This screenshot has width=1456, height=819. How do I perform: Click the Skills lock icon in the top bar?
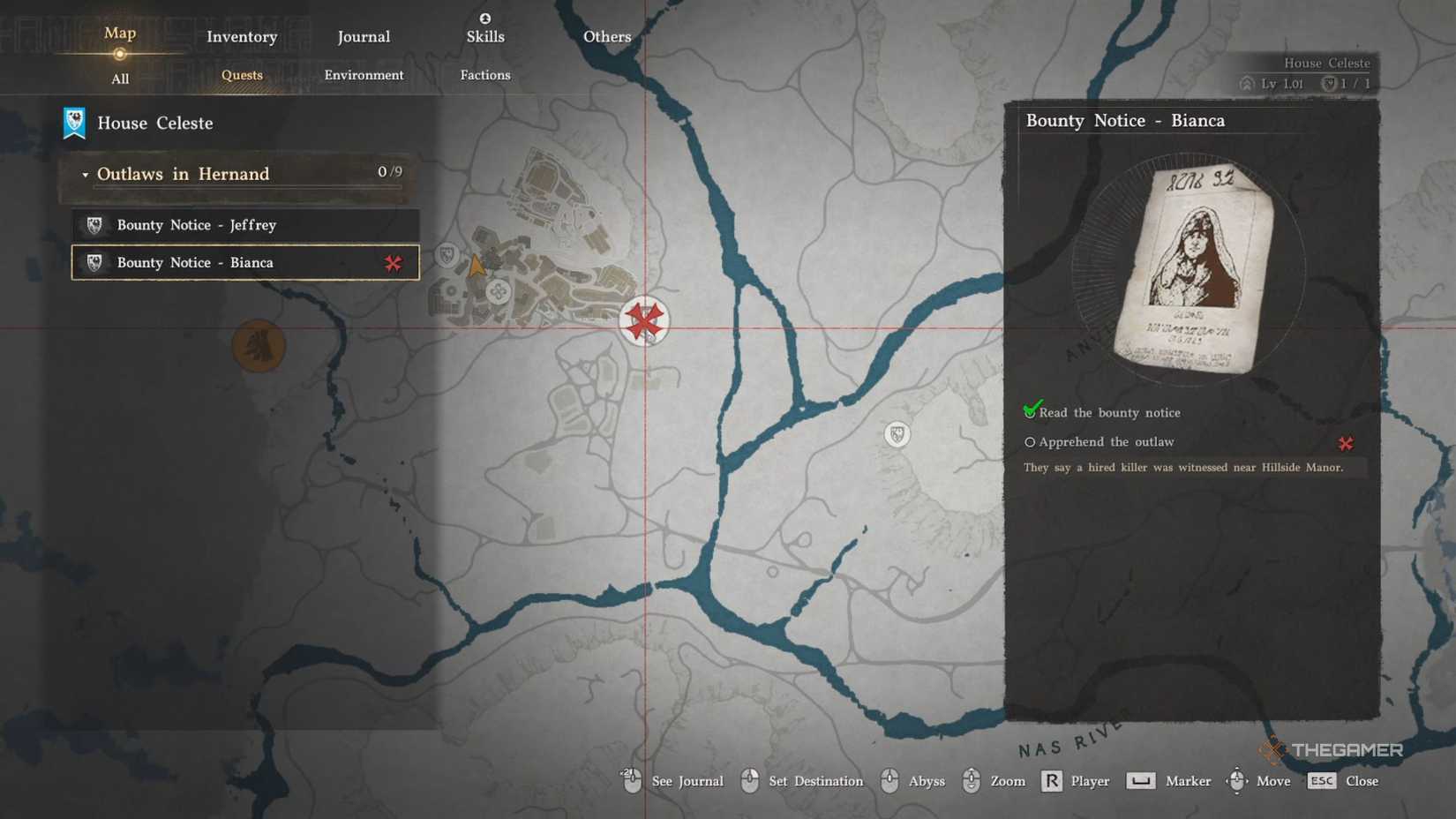(x=484, y=16)
